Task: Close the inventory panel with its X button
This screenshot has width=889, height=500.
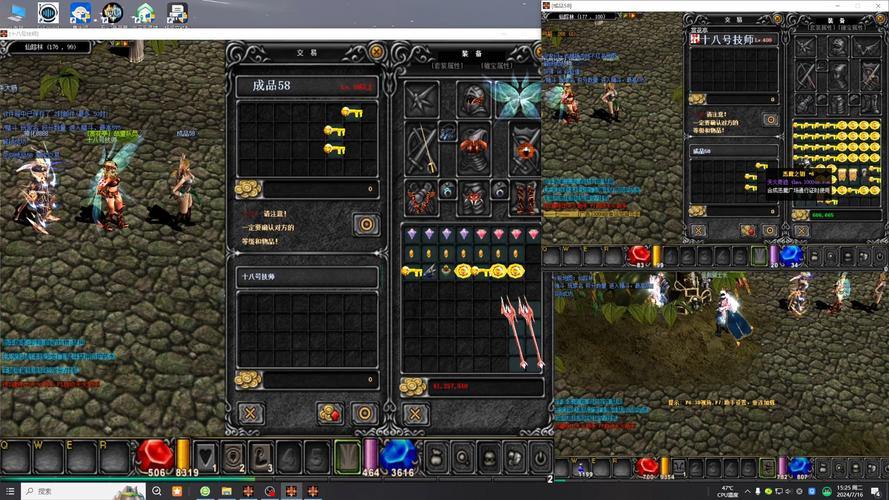Action: (414, 413)
